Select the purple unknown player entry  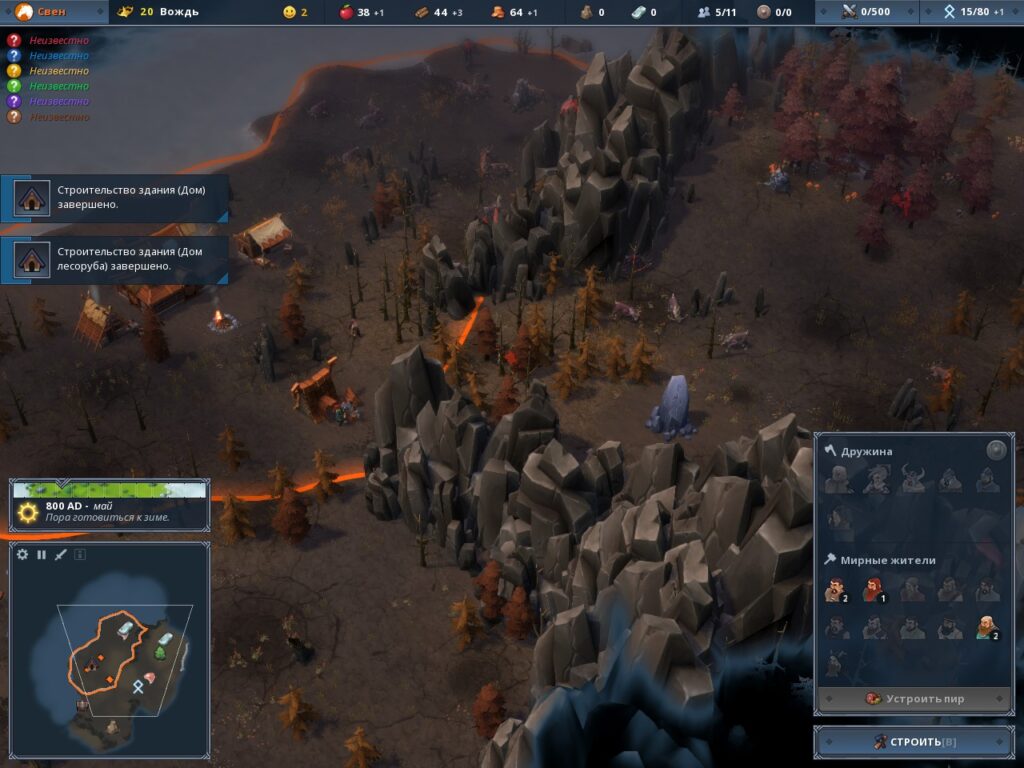(x=48, y=101)
